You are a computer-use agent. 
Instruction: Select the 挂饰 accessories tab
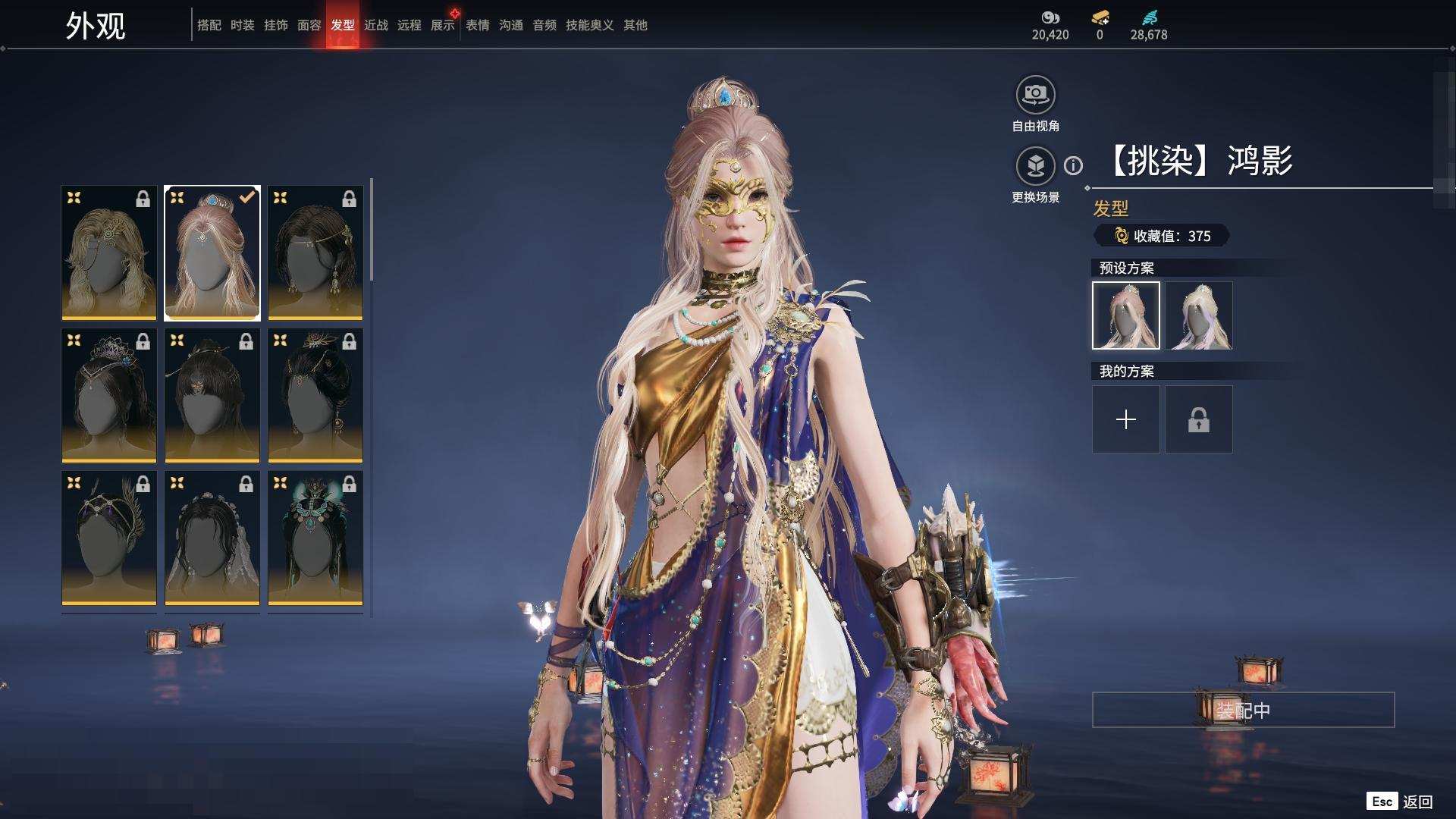pyautogui.click(x=275, y=25)
